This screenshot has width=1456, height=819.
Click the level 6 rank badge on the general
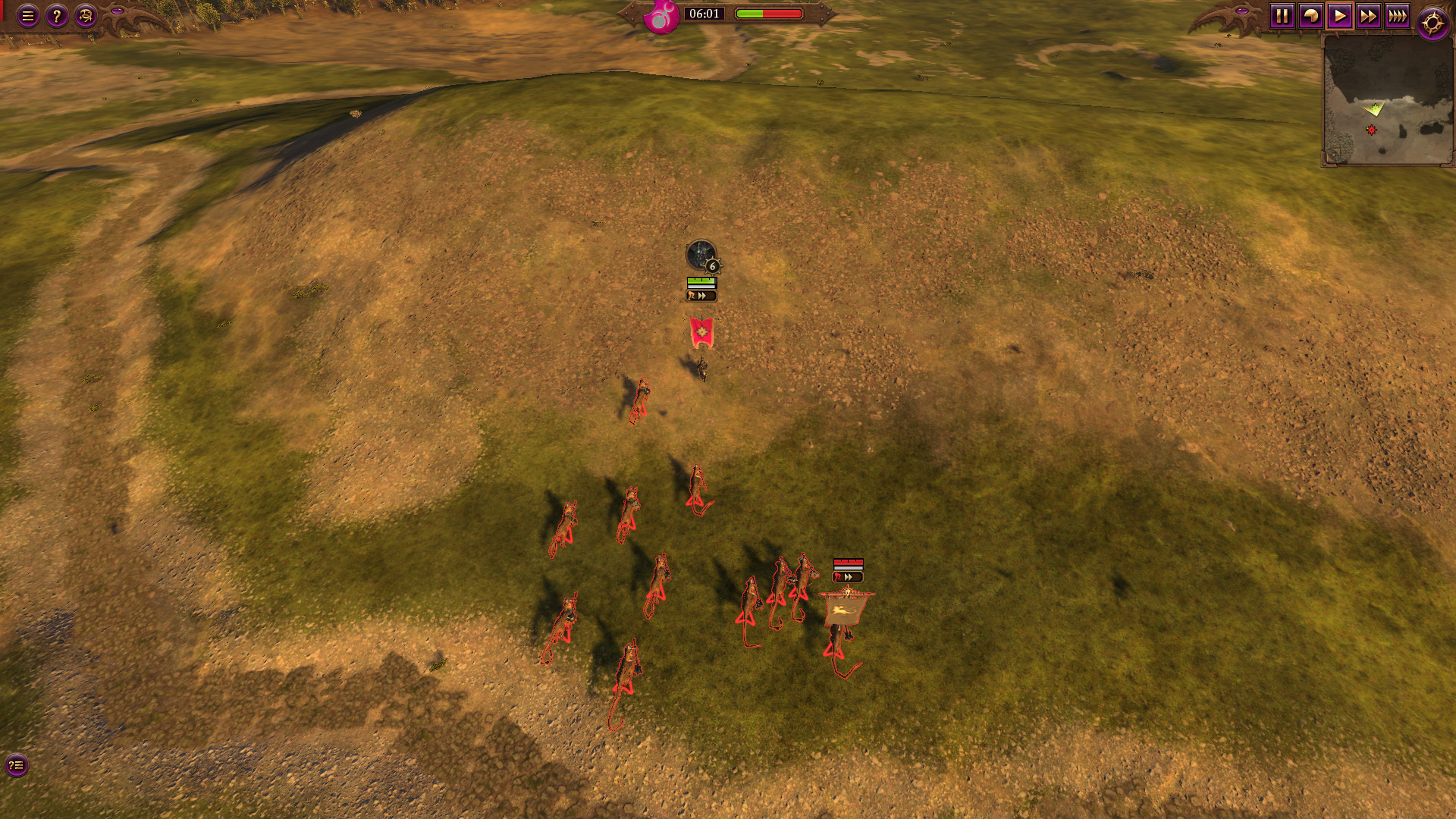click(x=713, y=267)
